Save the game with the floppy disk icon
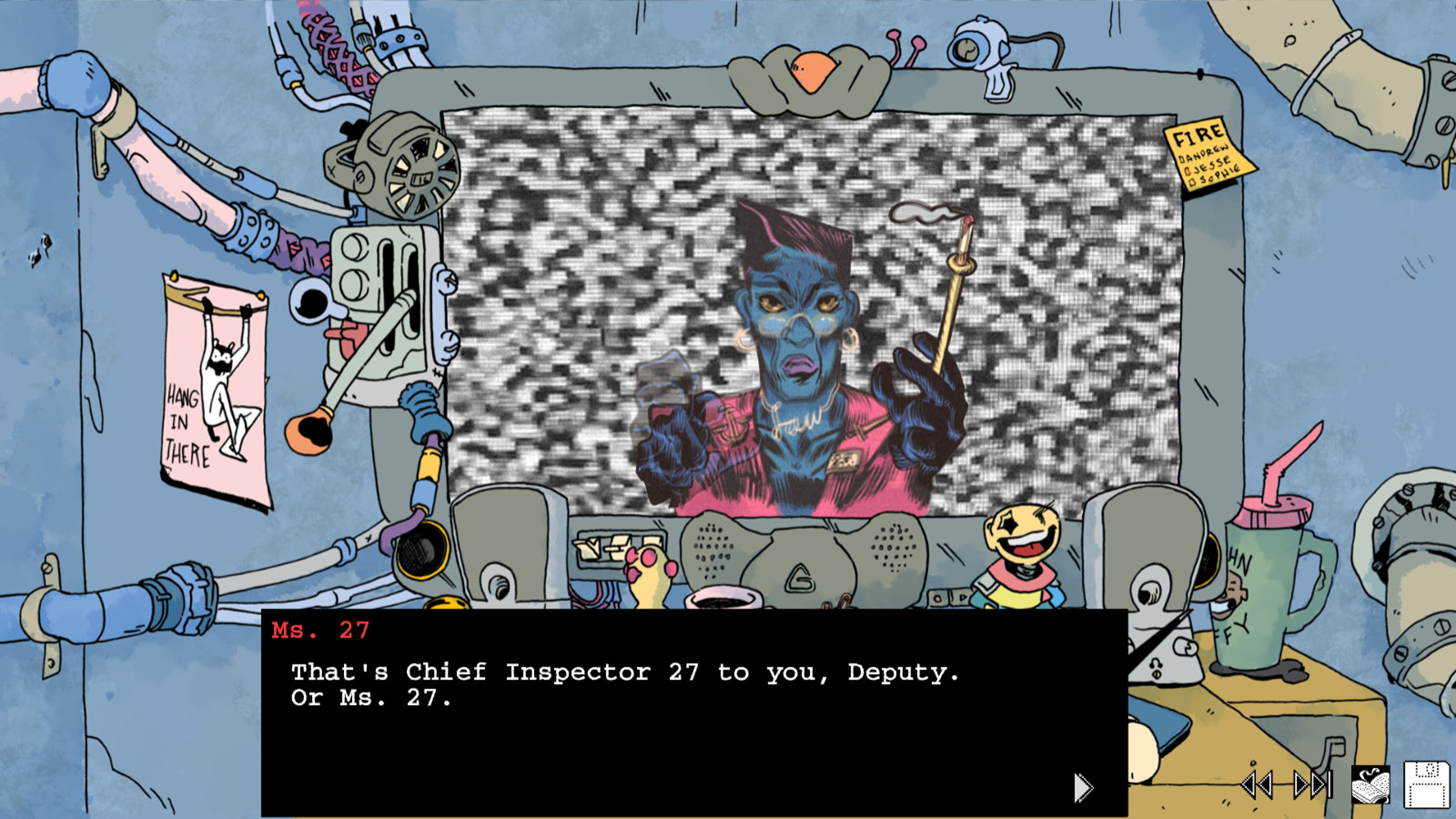The height and width of the screenshot is (819, 1456). pos(1429,784)
